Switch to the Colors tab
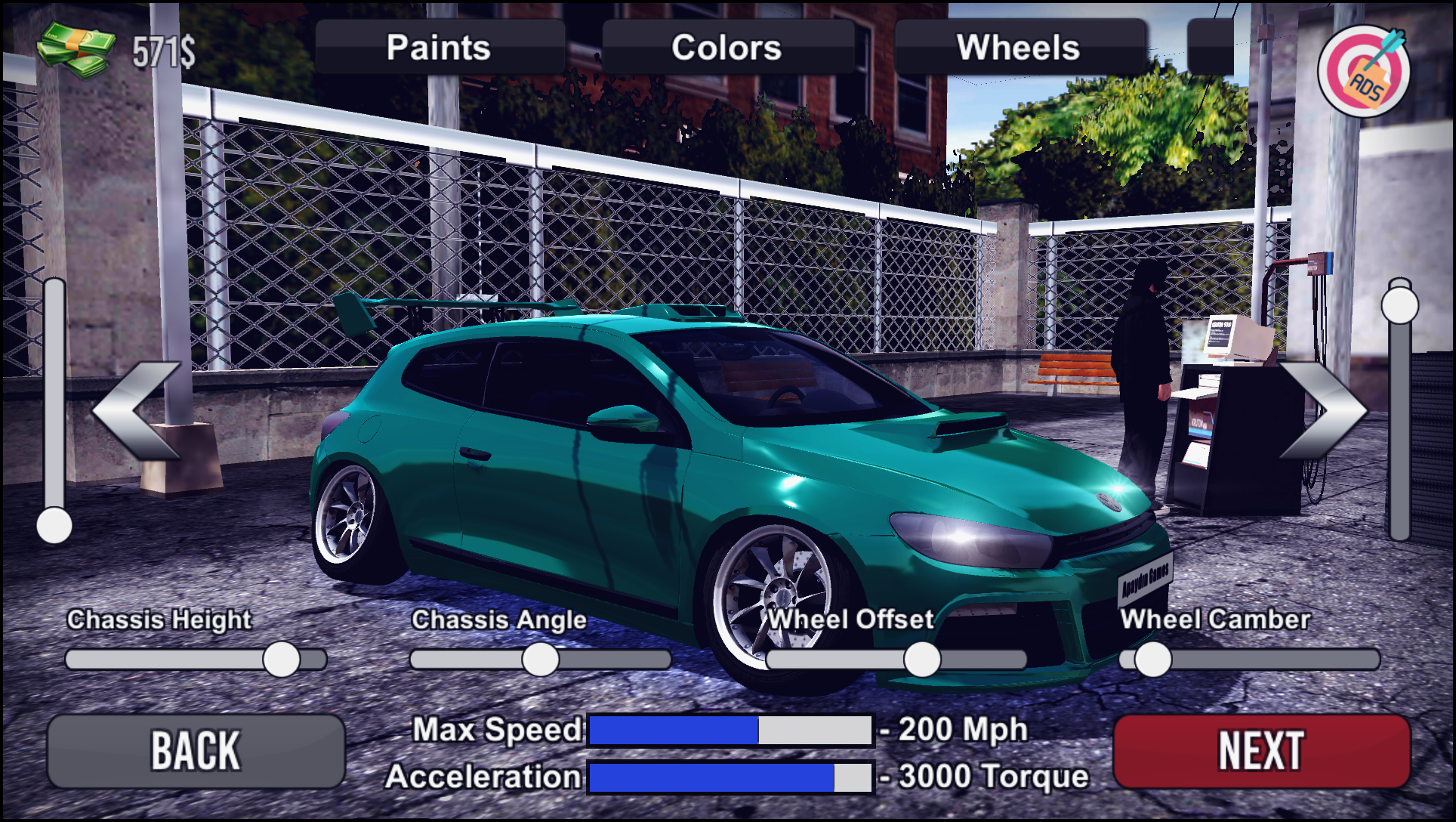This screenshot has height=822, width=1456. [x=727, y=47]
